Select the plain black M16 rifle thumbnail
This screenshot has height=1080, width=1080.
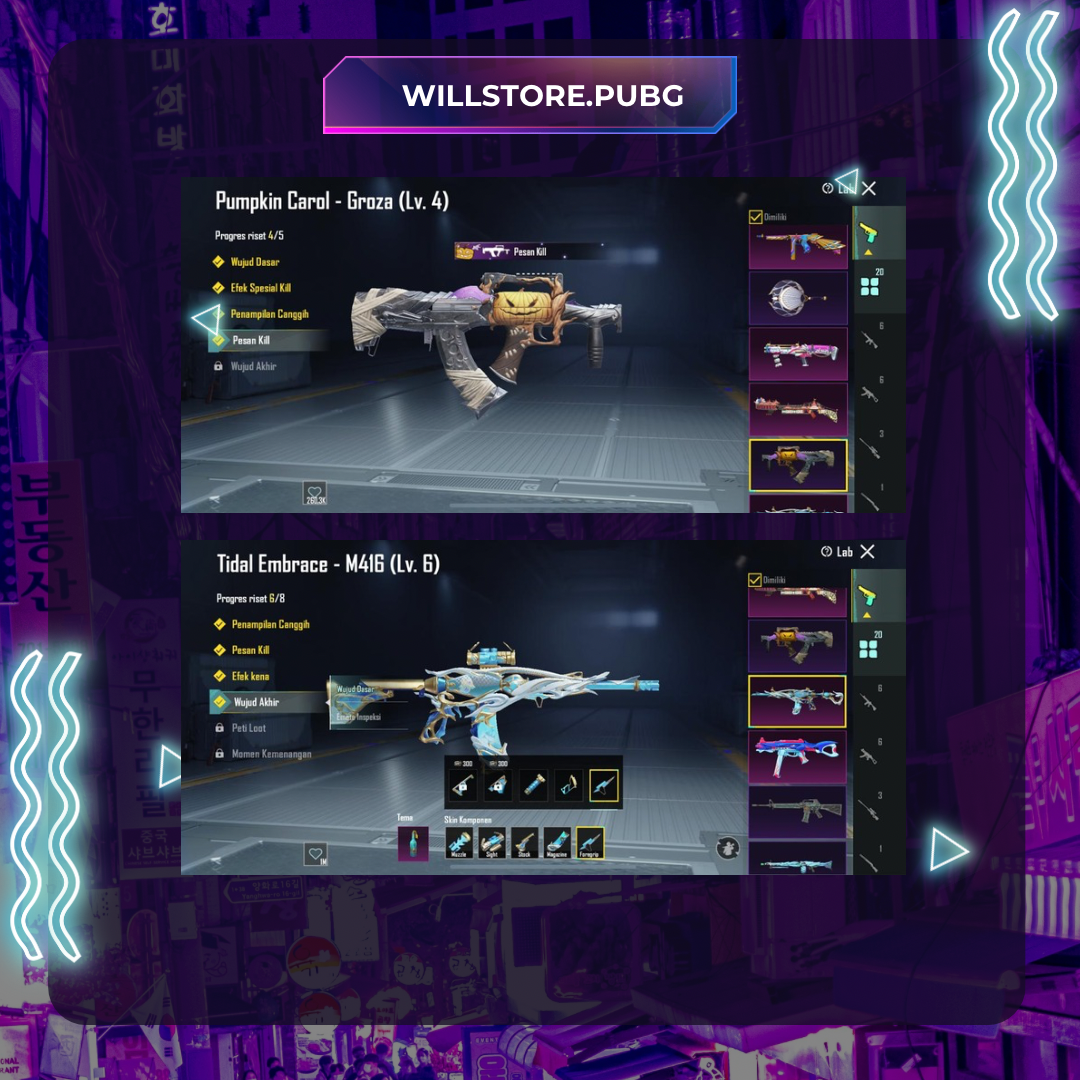coord(798,809)
